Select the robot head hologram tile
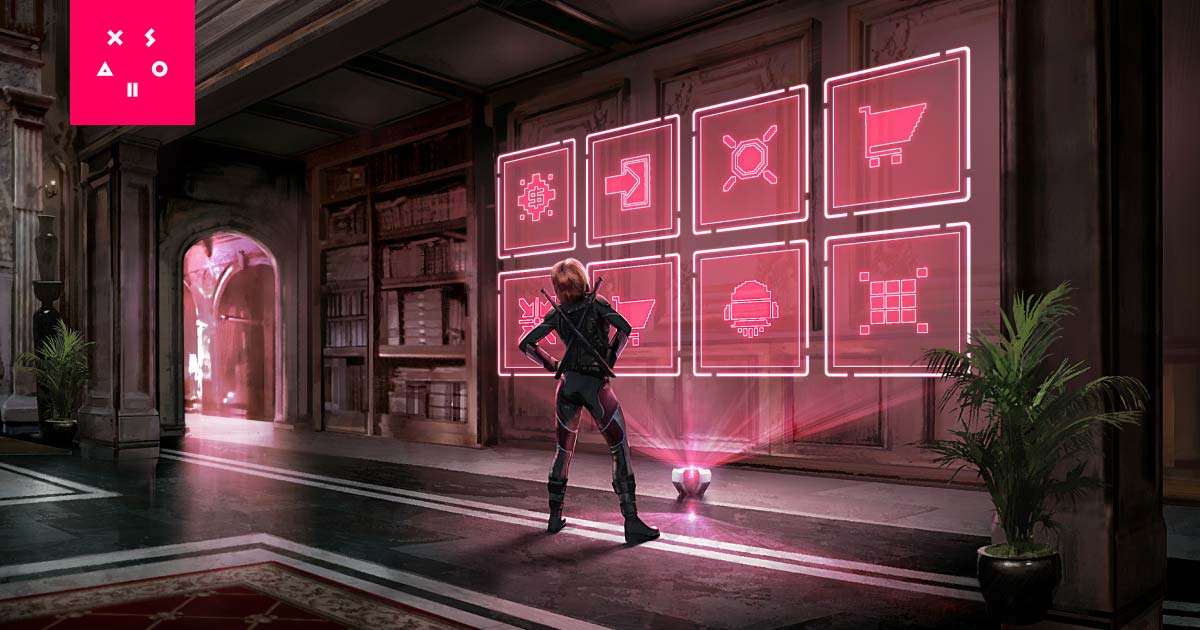The height and width of the screenshot is (630, 1200). pyautogui.click(x=749, y=309)
